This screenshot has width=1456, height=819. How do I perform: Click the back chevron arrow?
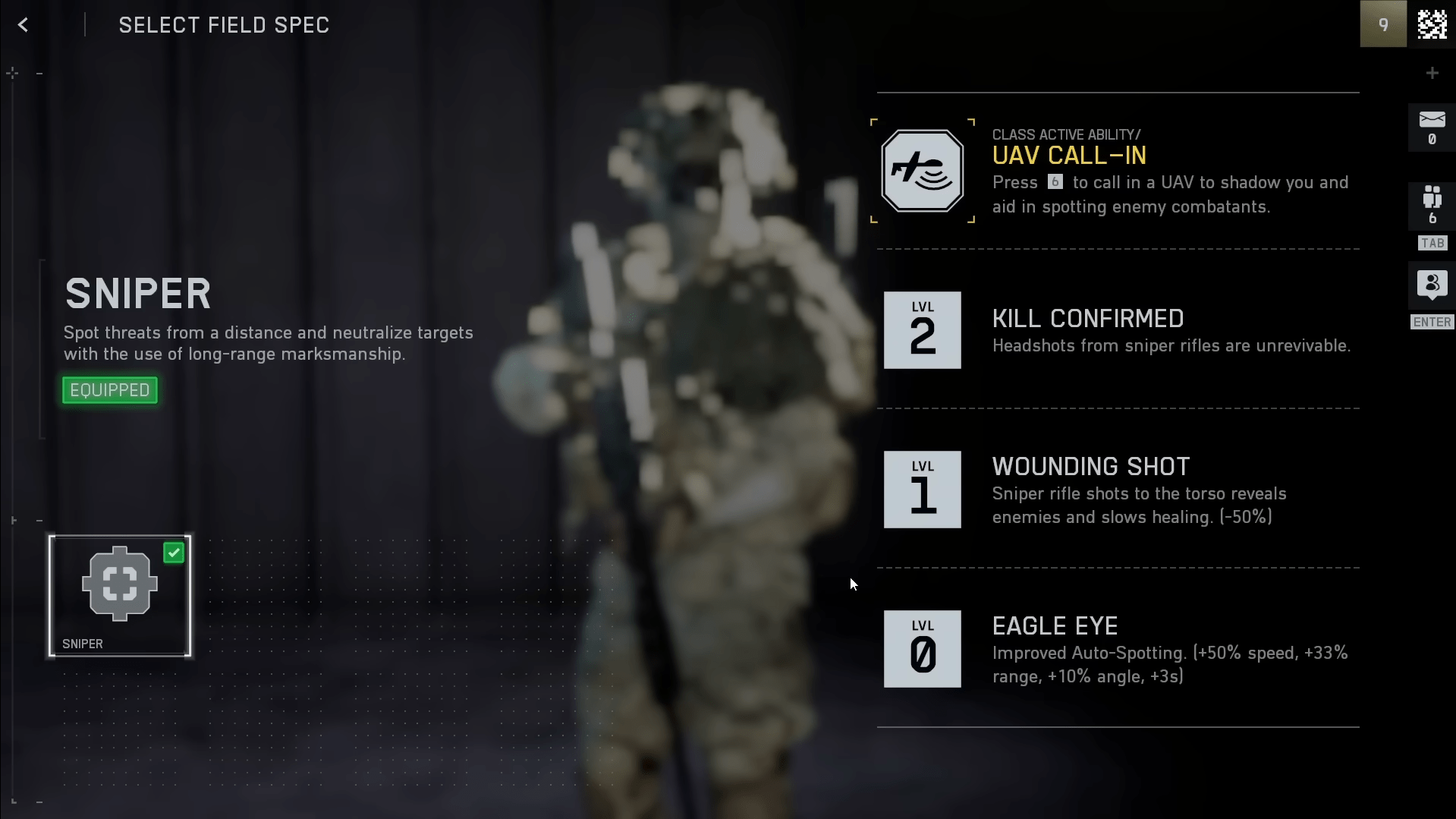(23, 24)
